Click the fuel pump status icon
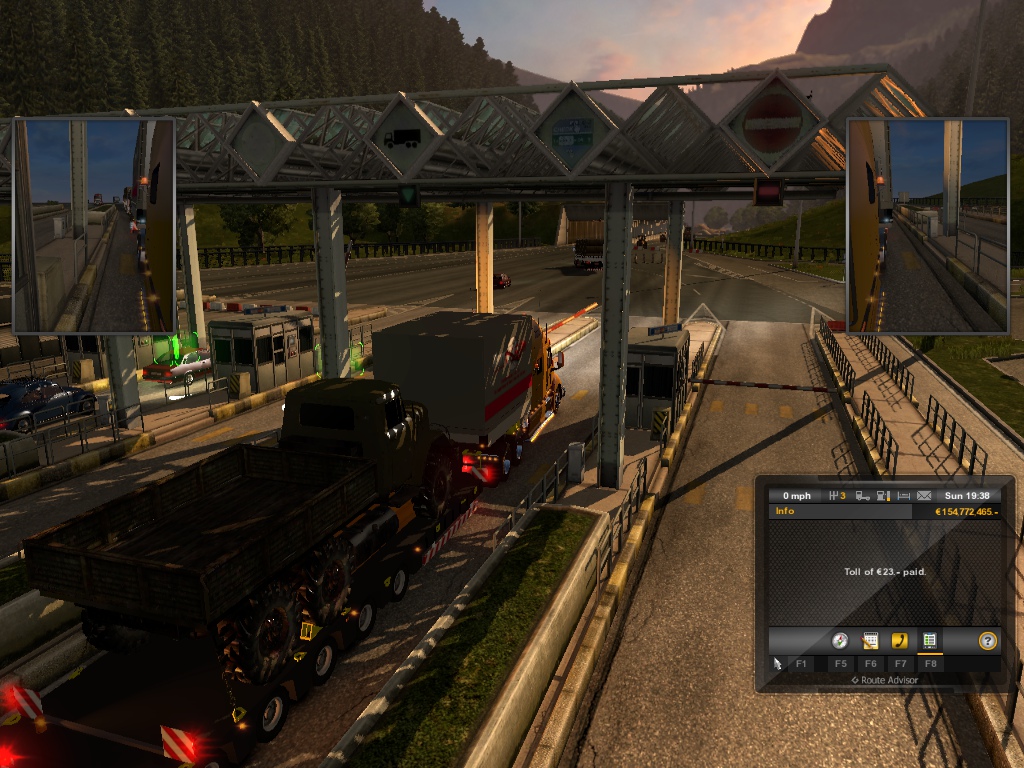 pos(883,496)
